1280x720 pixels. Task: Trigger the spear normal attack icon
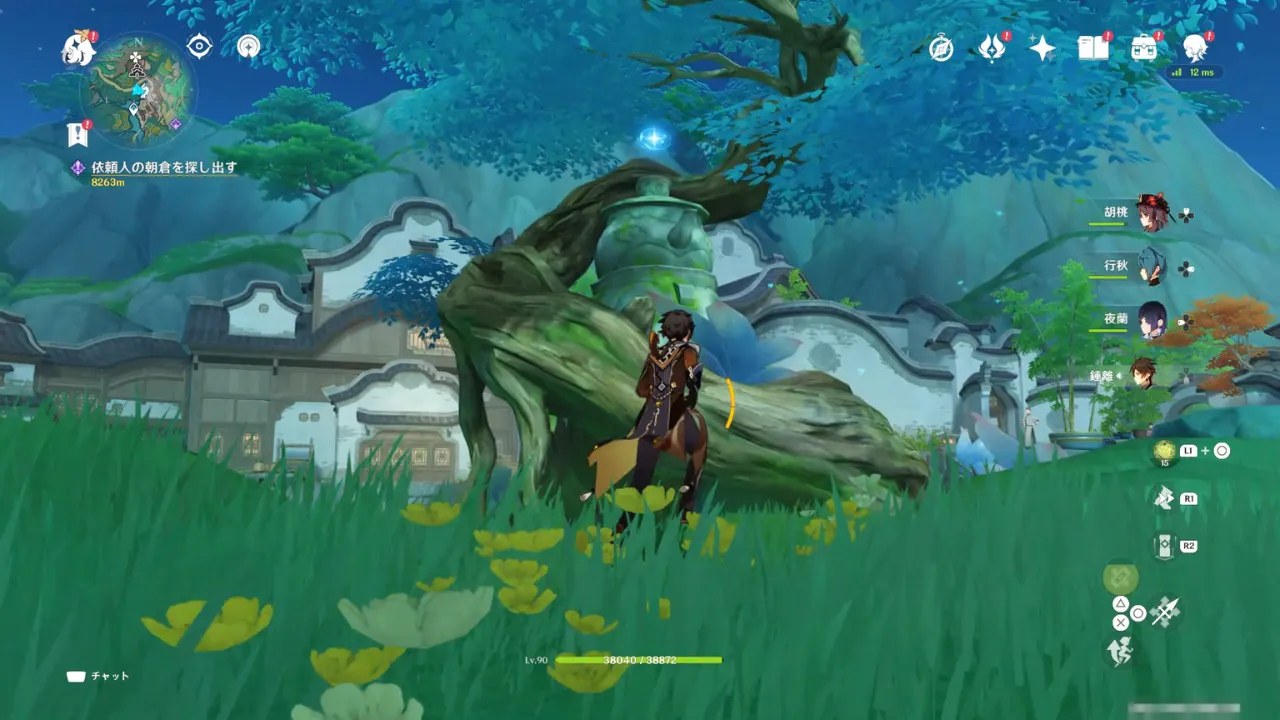coord(1165,611)
